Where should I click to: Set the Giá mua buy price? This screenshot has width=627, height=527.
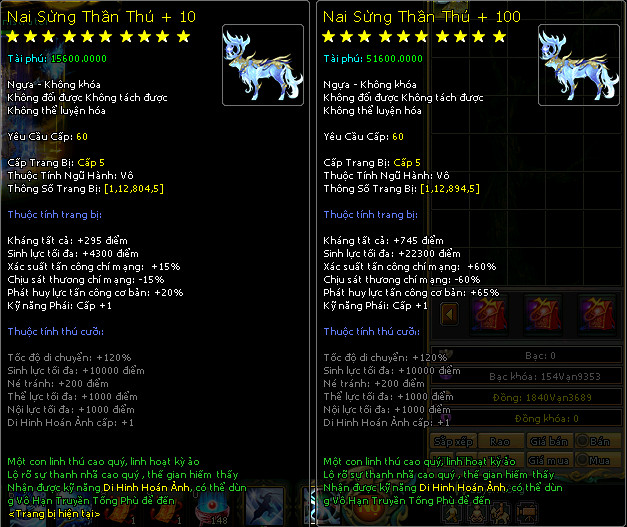click(549, 460)
